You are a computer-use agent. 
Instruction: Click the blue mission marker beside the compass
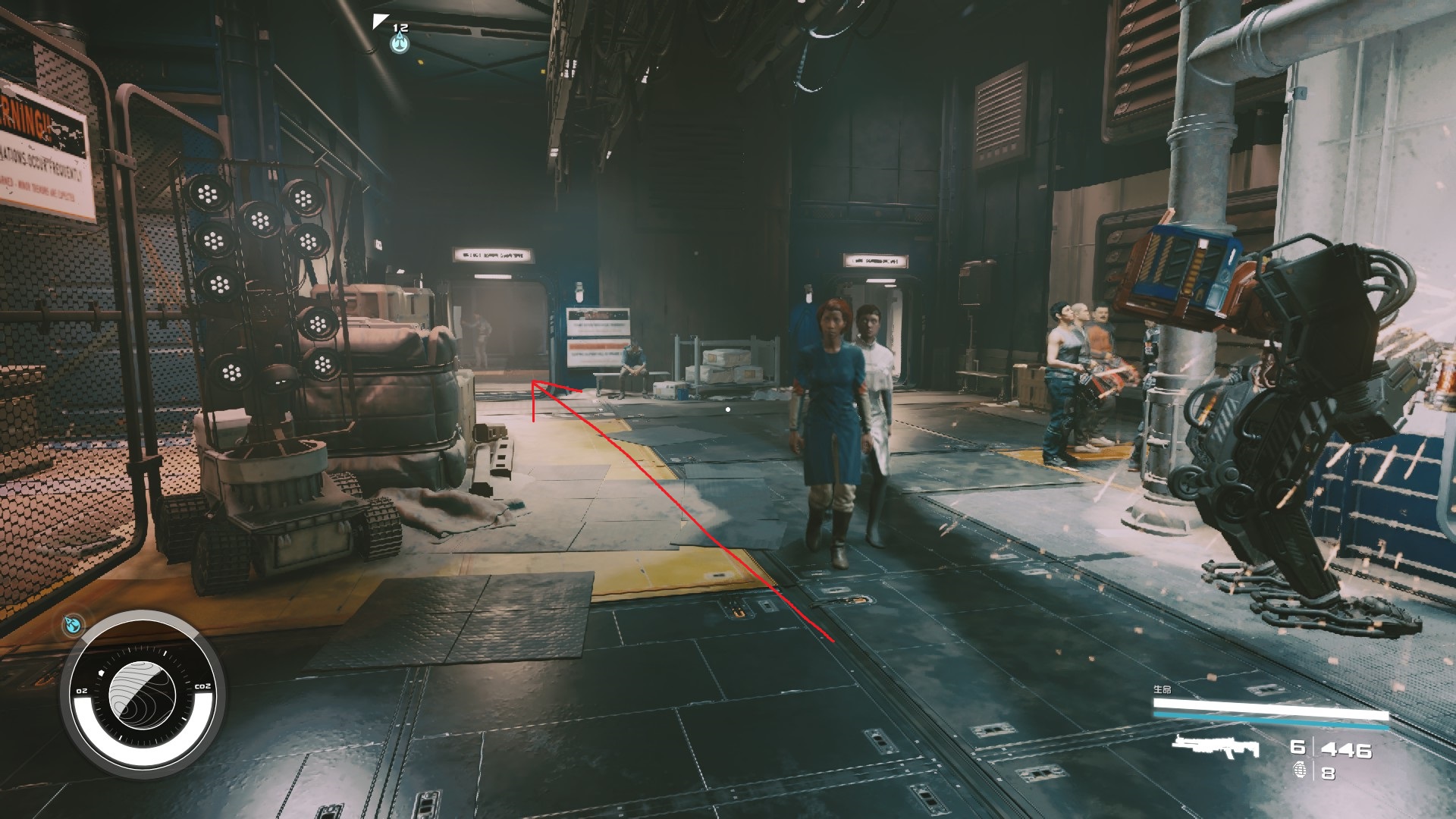click(73, 624)
